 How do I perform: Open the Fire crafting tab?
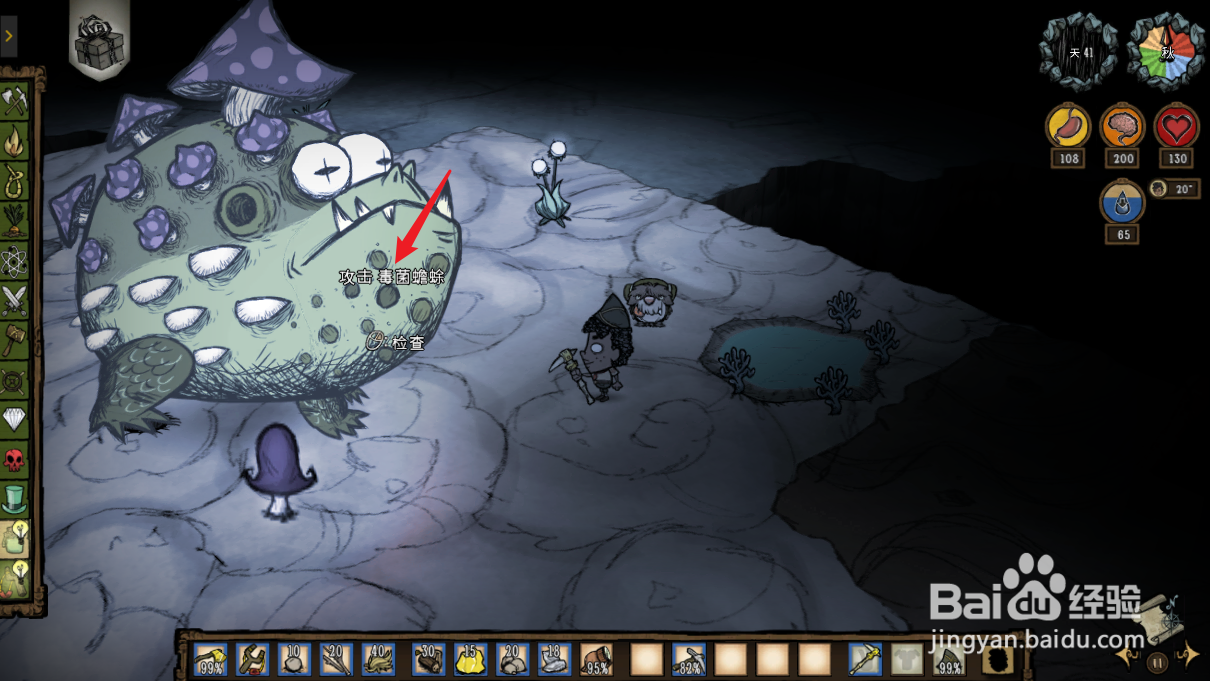click(14, 141)
